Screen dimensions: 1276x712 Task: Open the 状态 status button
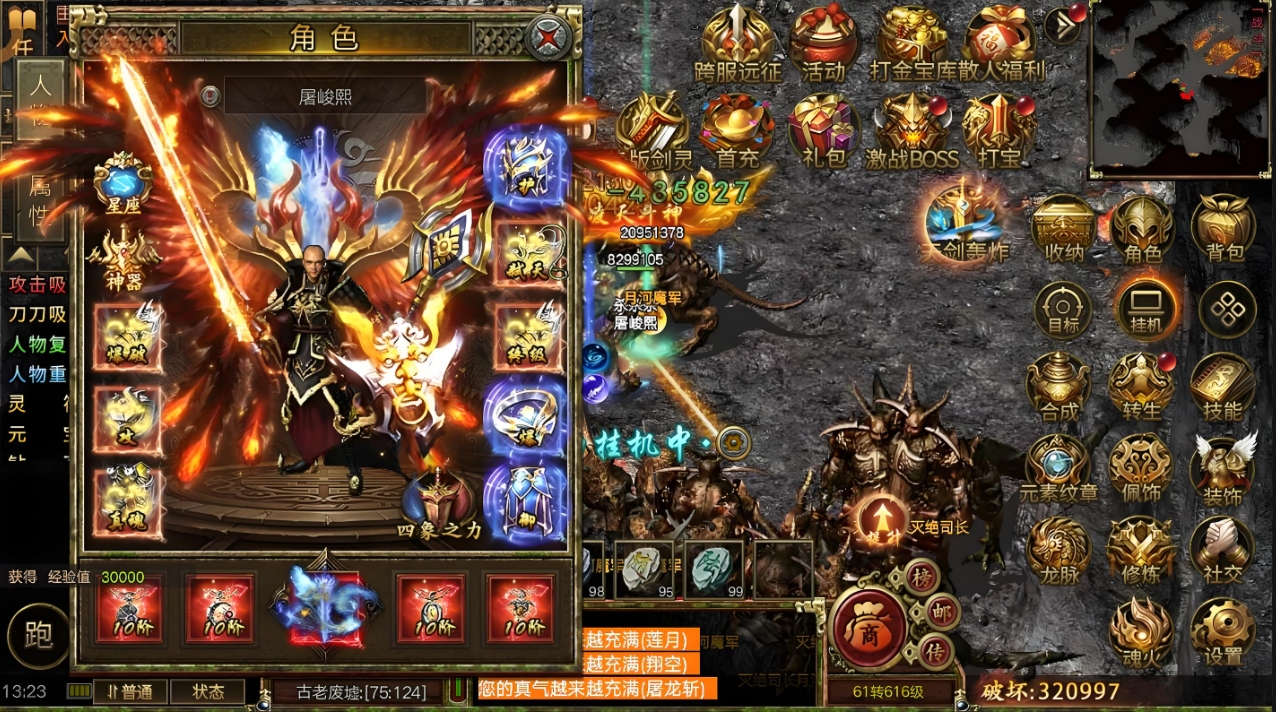pyautogui.click(x=207, y=692)
